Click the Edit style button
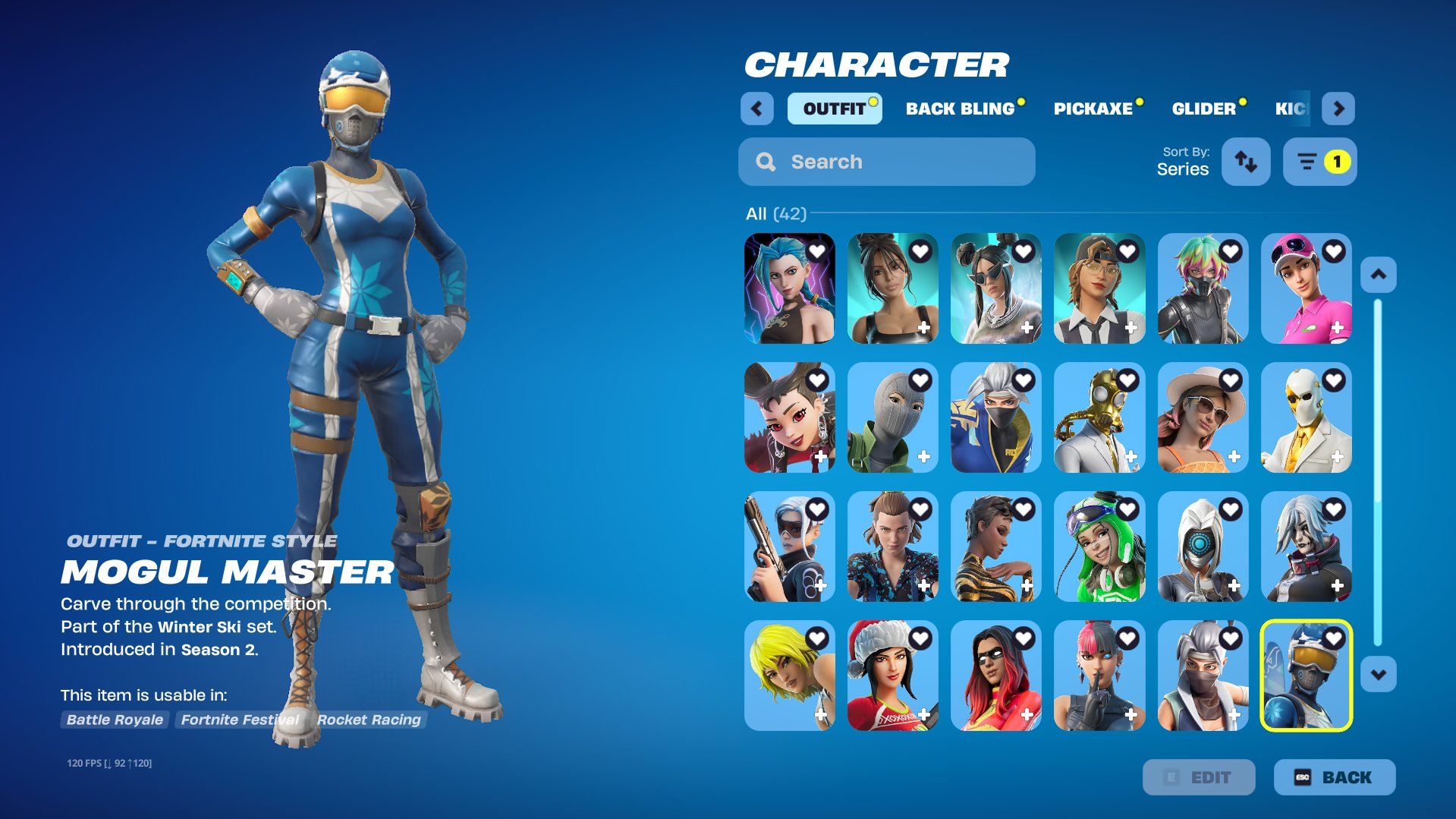 point(1198,777)
